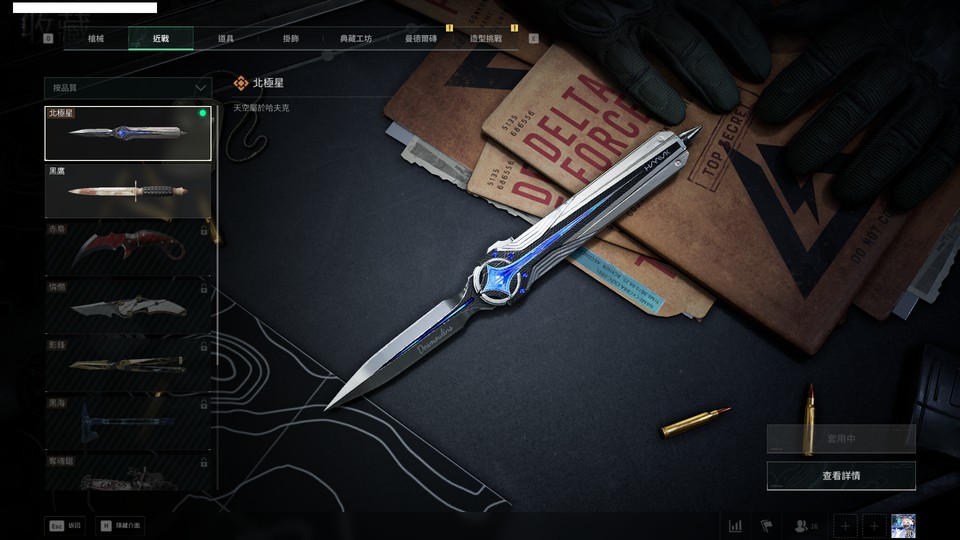Open the 道具 items tab
This screenshot has width=960, height=540.
(225, 39)
